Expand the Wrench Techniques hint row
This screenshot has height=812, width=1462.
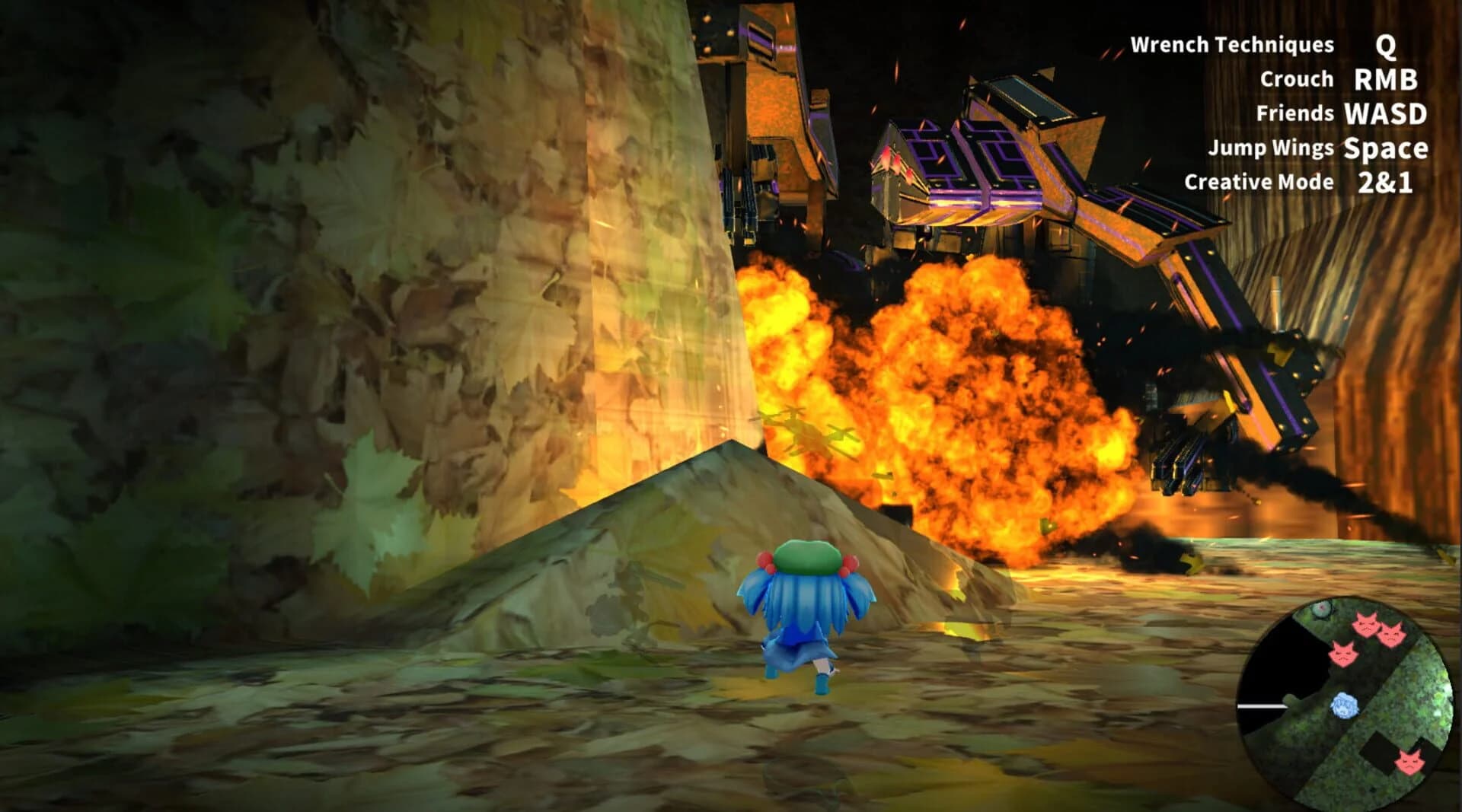tap(1294, 45)
